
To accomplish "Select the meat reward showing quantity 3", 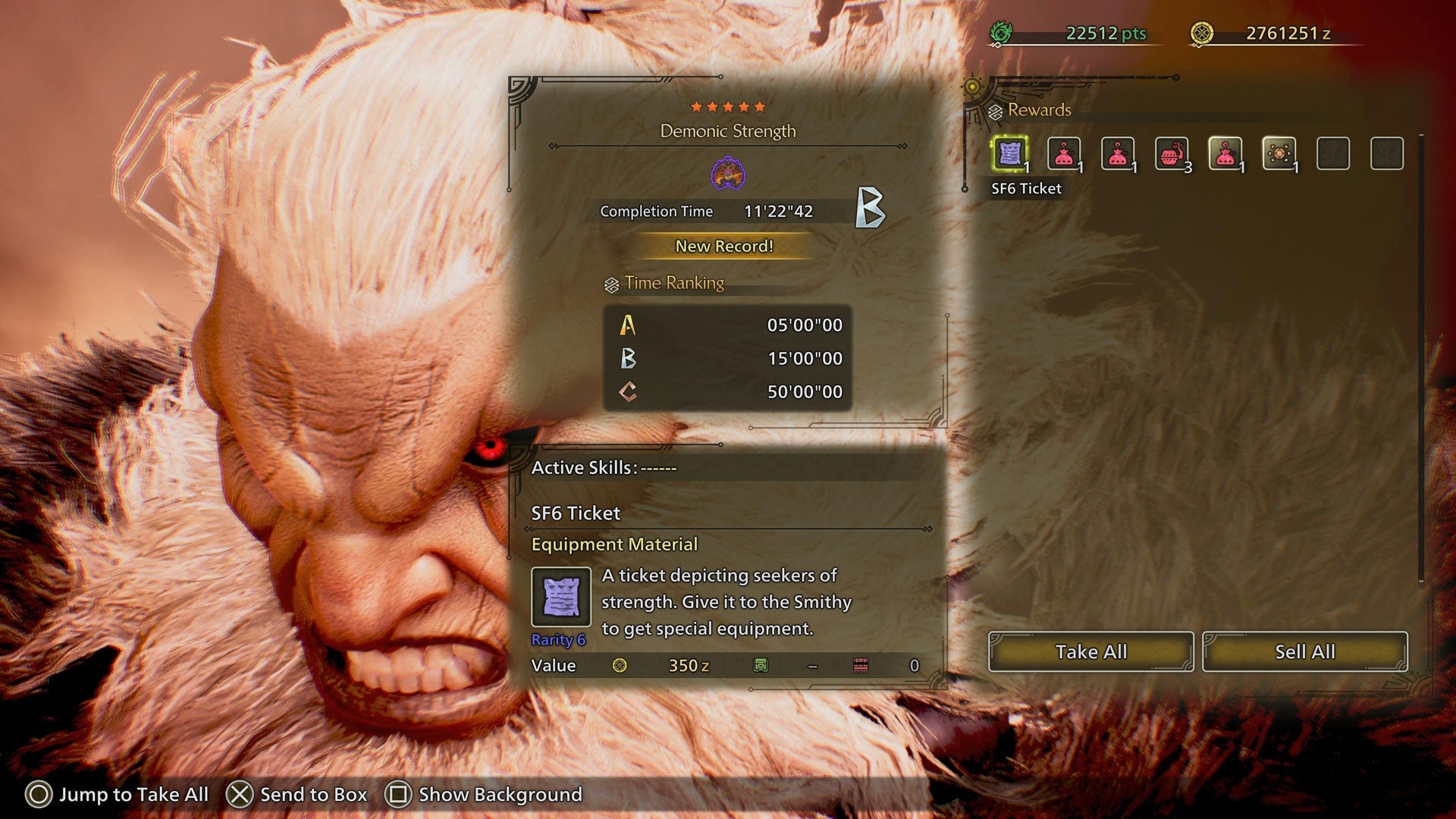I will [x=1172, y=153].
